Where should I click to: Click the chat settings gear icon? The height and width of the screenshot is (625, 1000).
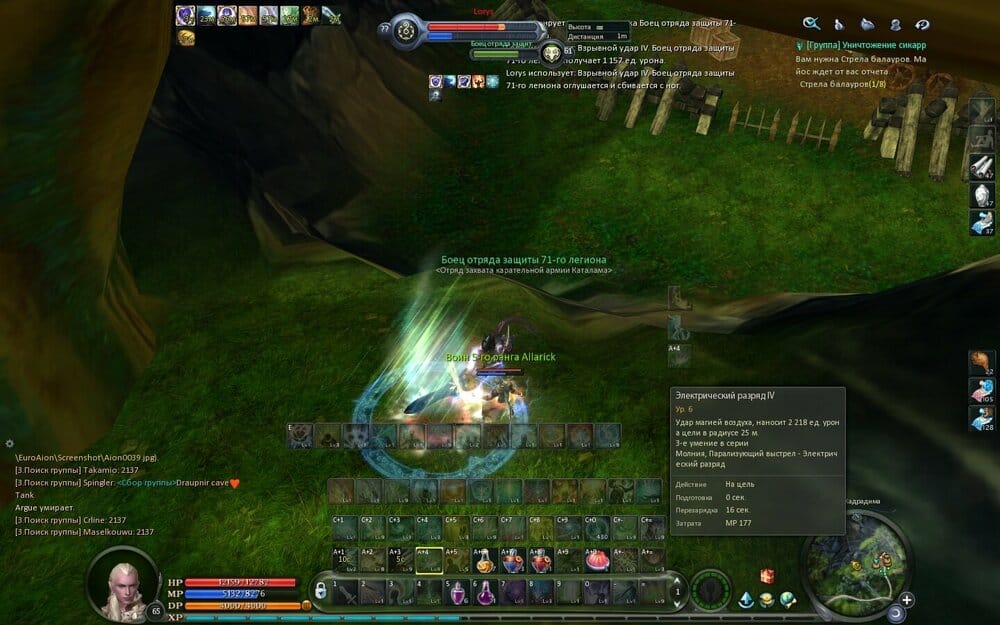[9, 443]
